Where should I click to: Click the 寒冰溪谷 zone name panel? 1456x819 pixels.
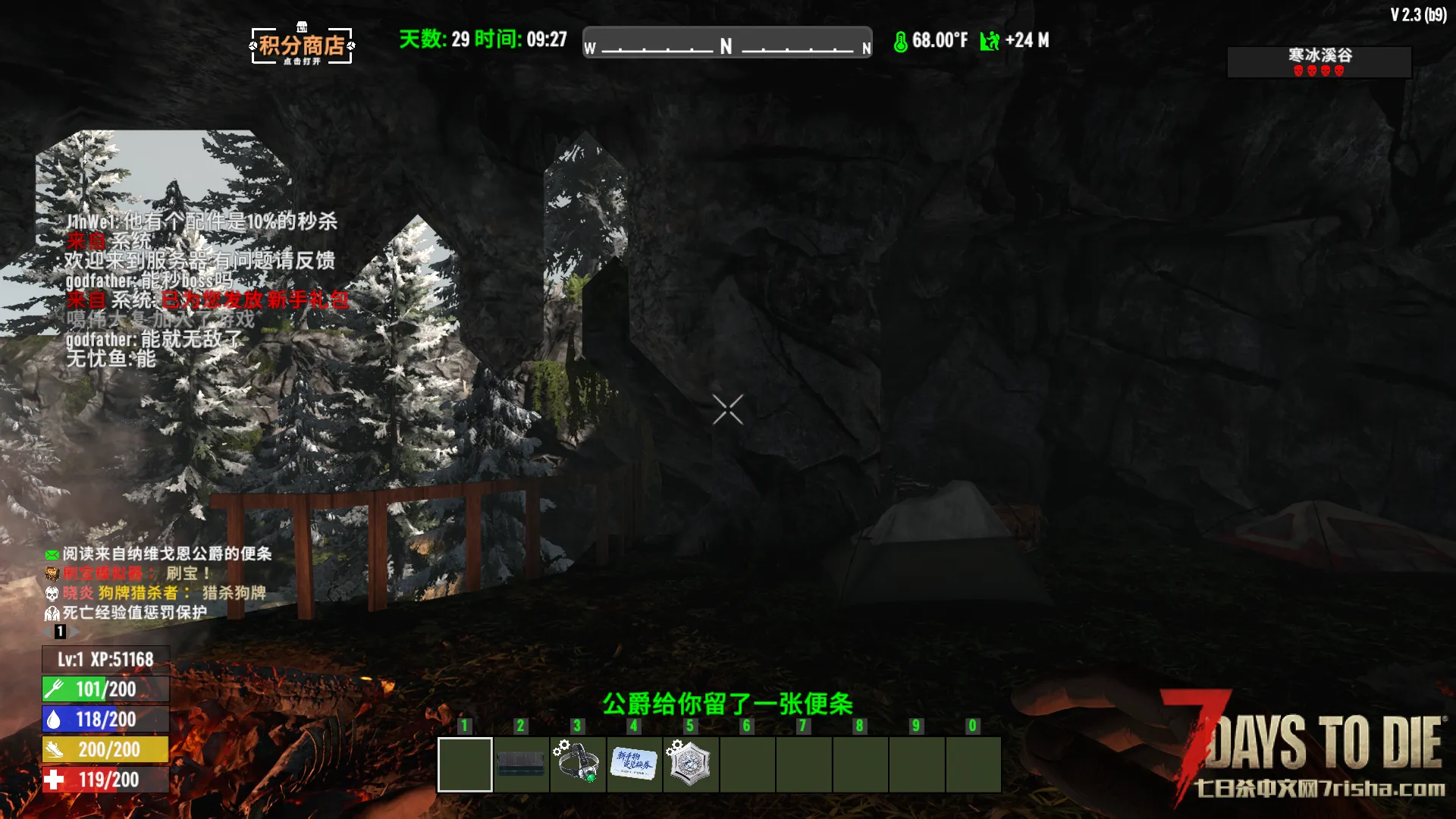coord(1319,61)
